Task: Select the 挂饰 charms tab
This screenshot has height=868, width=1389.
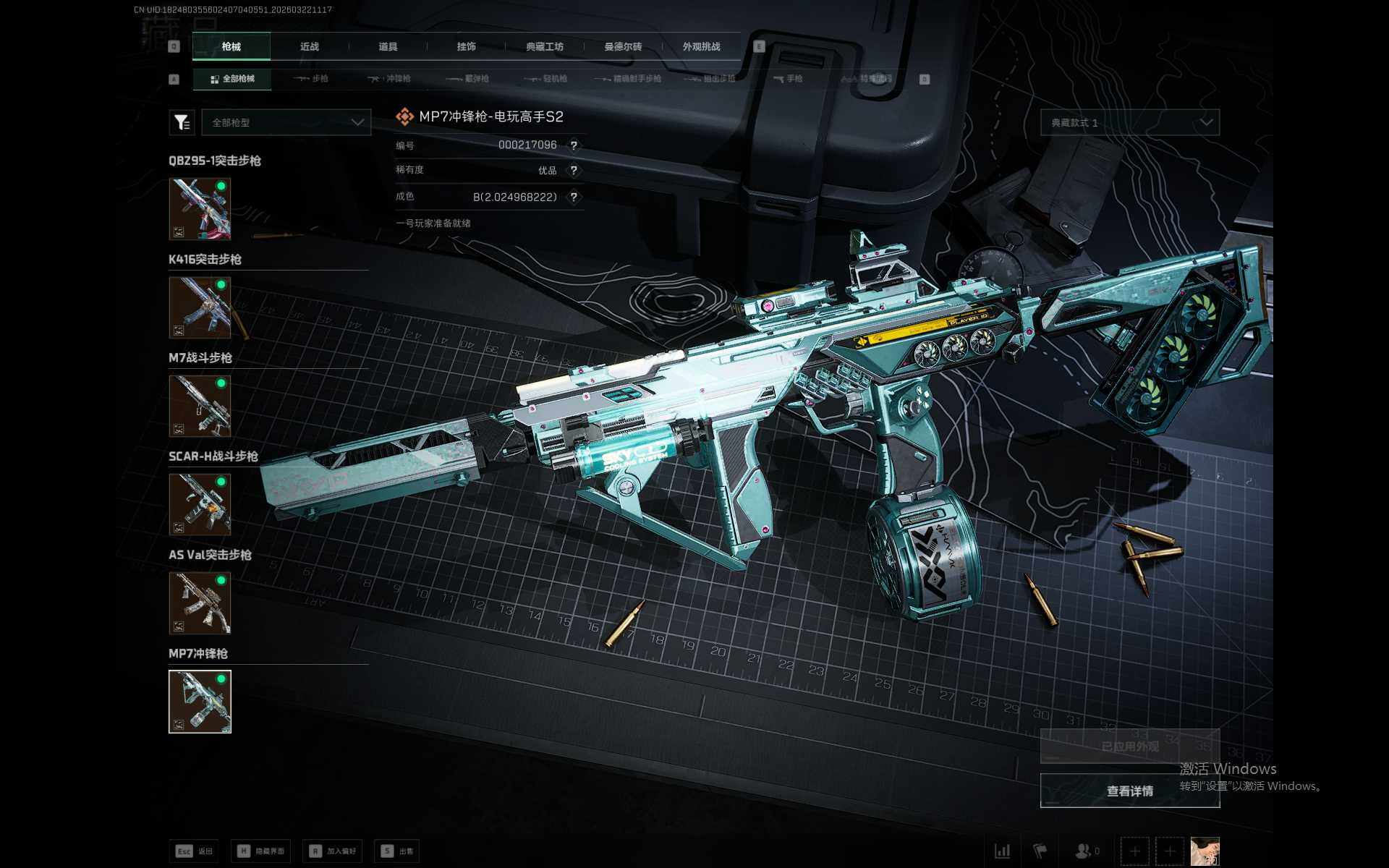Action: [466, 46]
